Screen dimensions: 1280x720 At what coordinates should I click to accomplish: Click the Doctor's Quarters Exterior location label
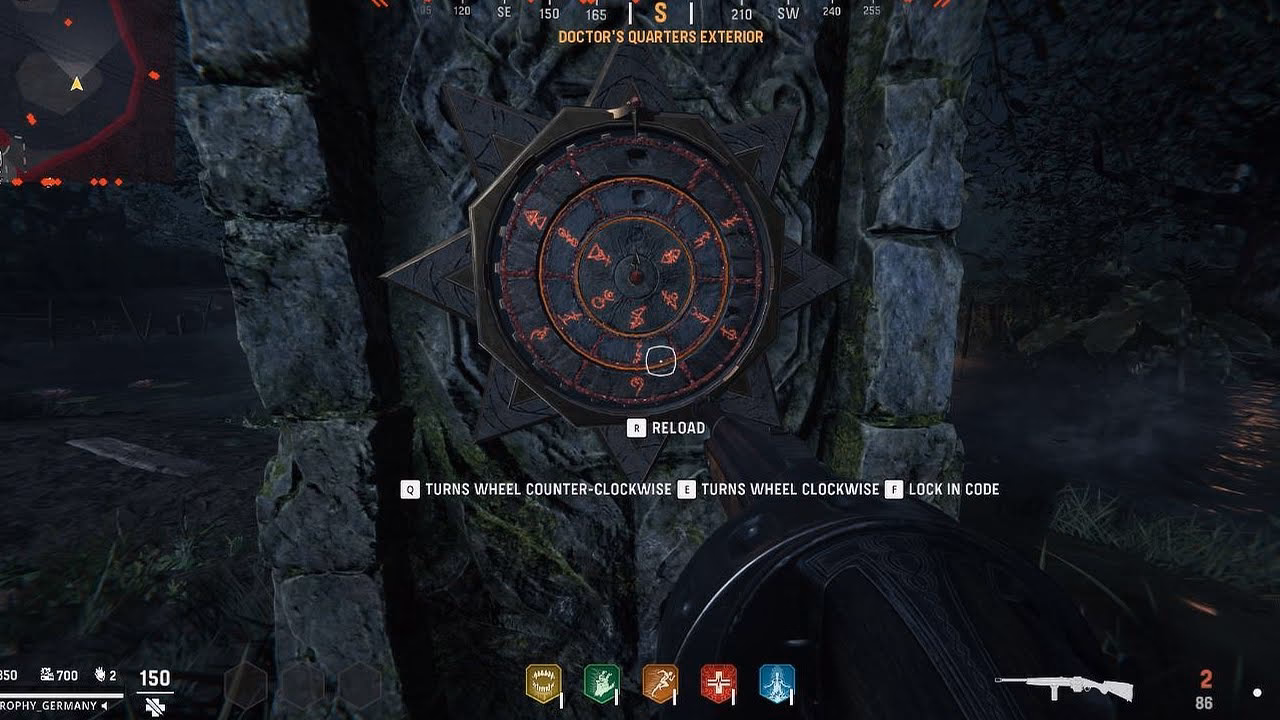[x=659, y=36]
